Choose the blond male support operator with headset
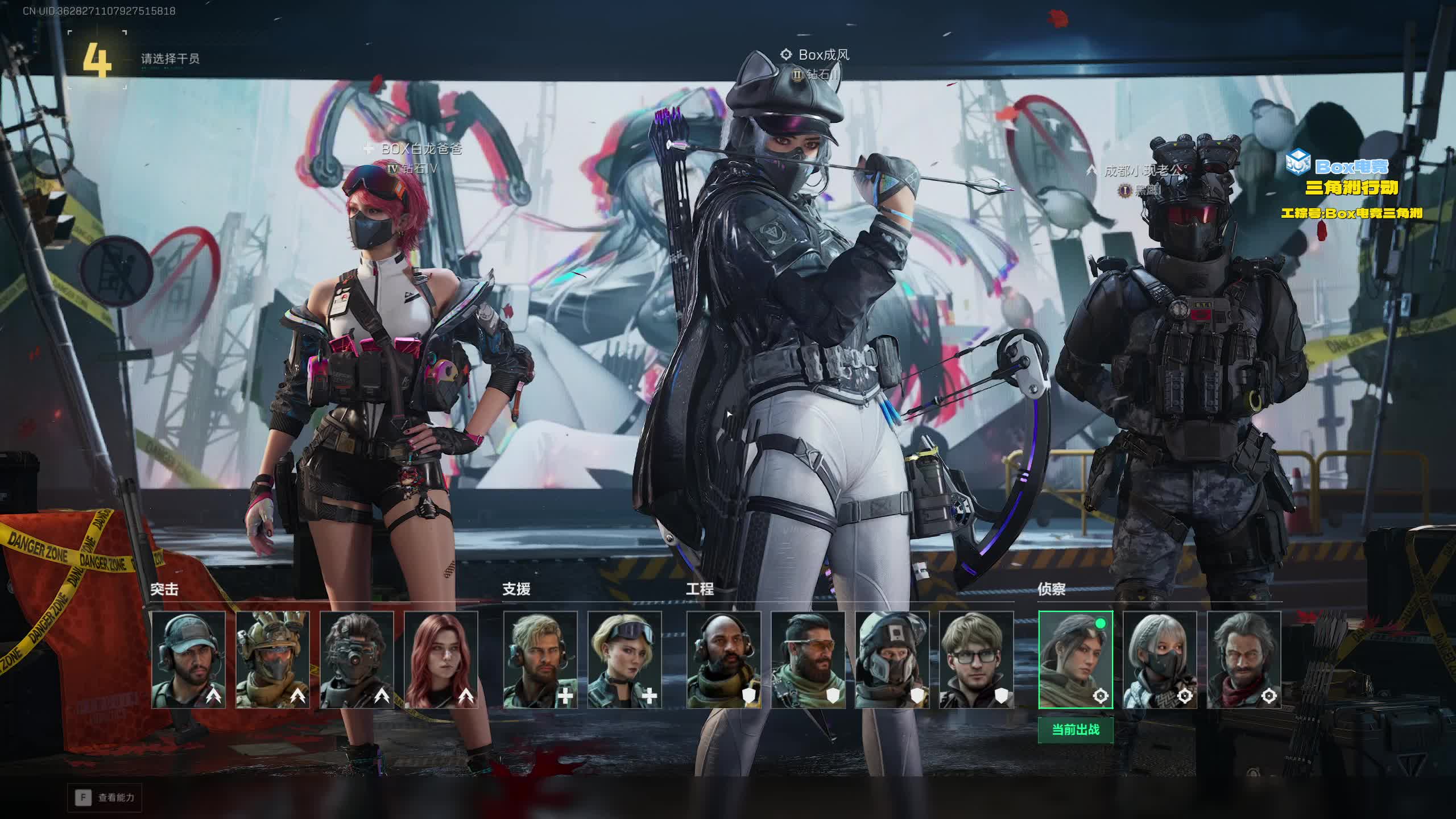This screenshot has width=1456, height=819. (540, 660)
